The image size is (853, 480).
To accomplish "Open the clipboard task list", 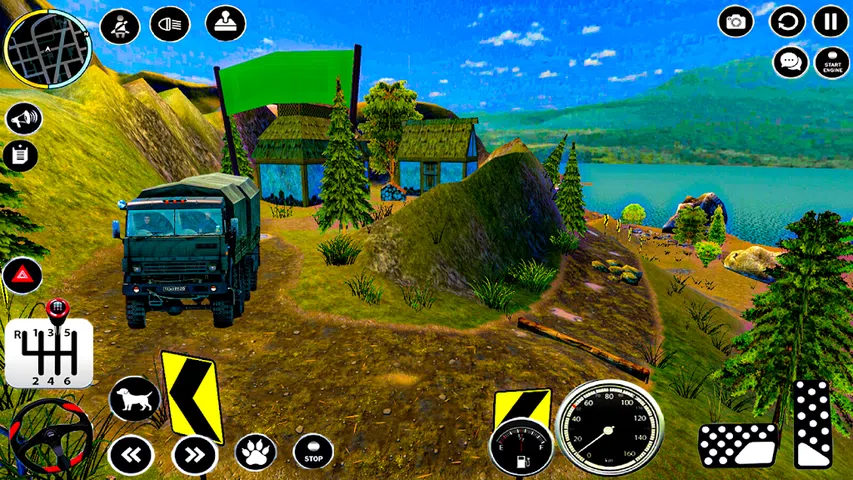I will pos(20,155).
